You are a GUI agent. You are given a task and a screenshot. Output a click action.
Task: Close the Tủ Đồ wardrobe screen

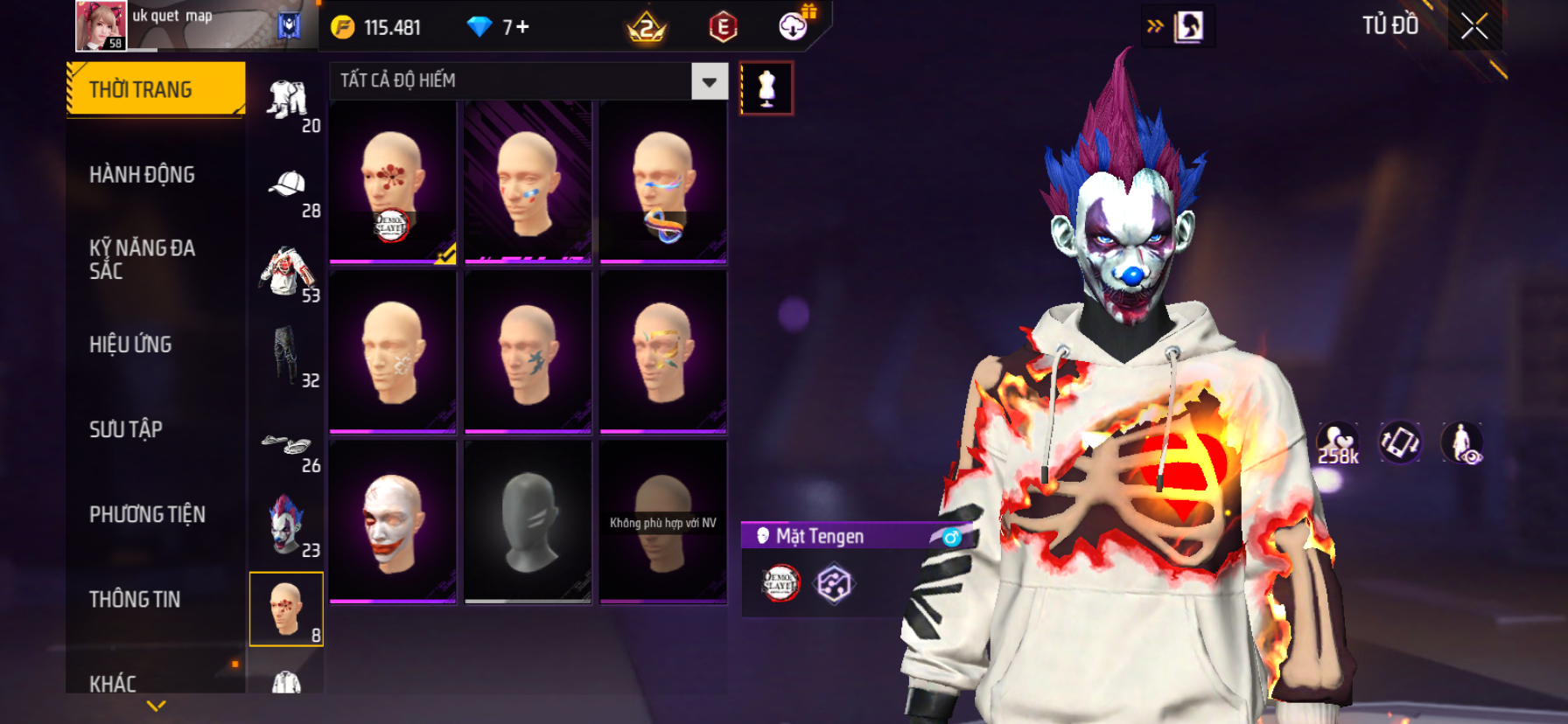[1474, 26]
